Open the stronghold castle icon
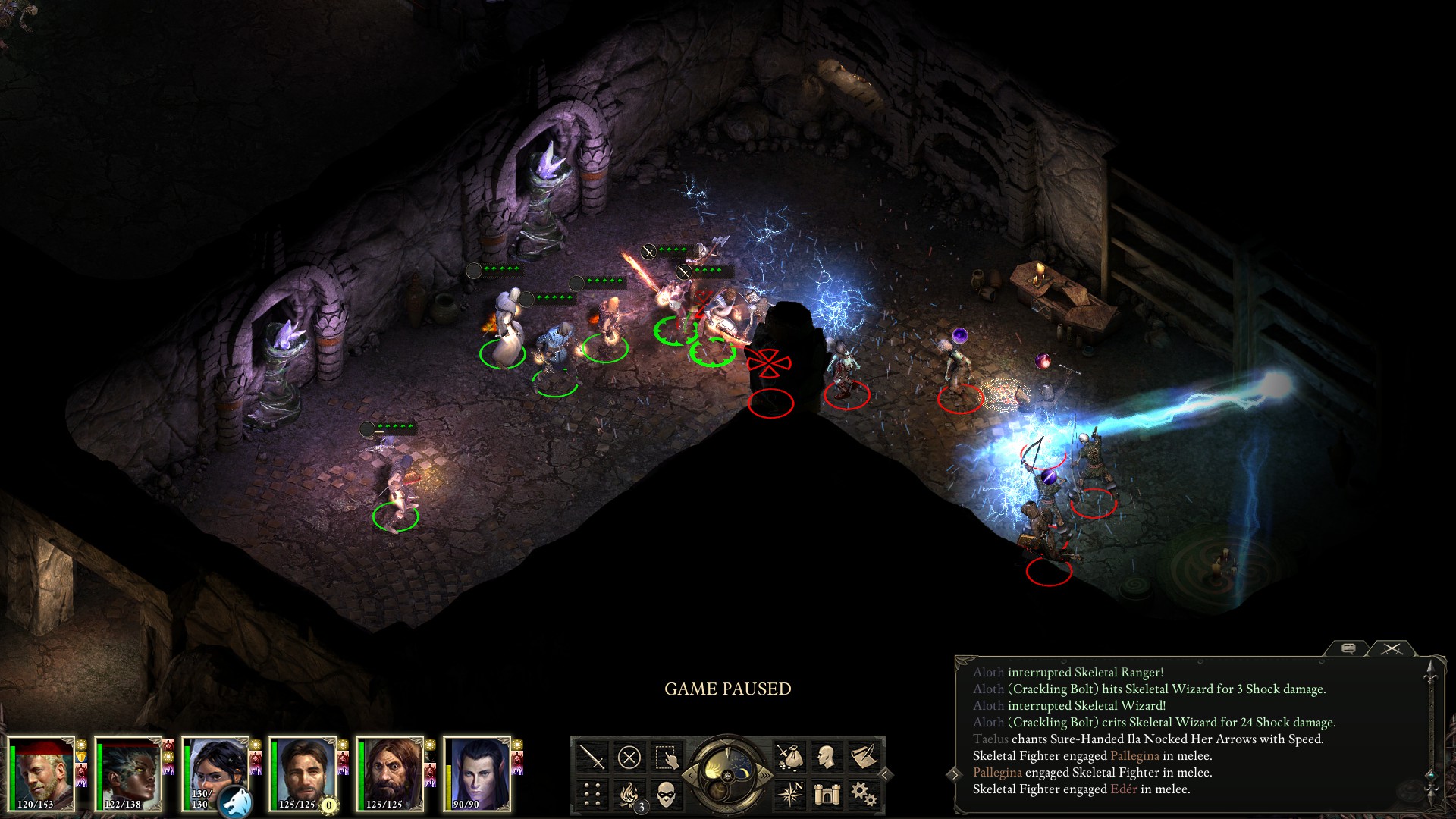The width and height of the screenshot is (1456, 819). pyautogui.click(x=827, y=794)
